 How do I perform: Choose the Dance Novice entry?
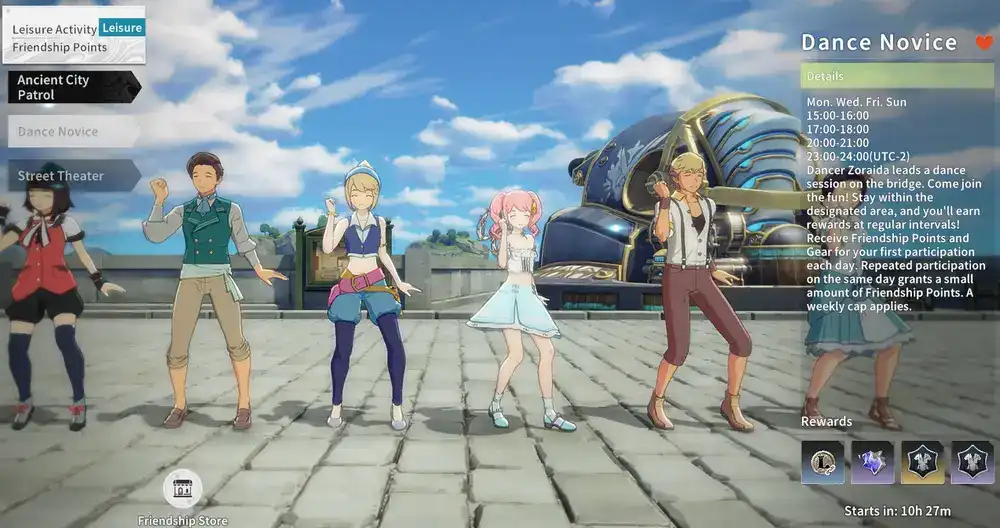coord(70,131)
